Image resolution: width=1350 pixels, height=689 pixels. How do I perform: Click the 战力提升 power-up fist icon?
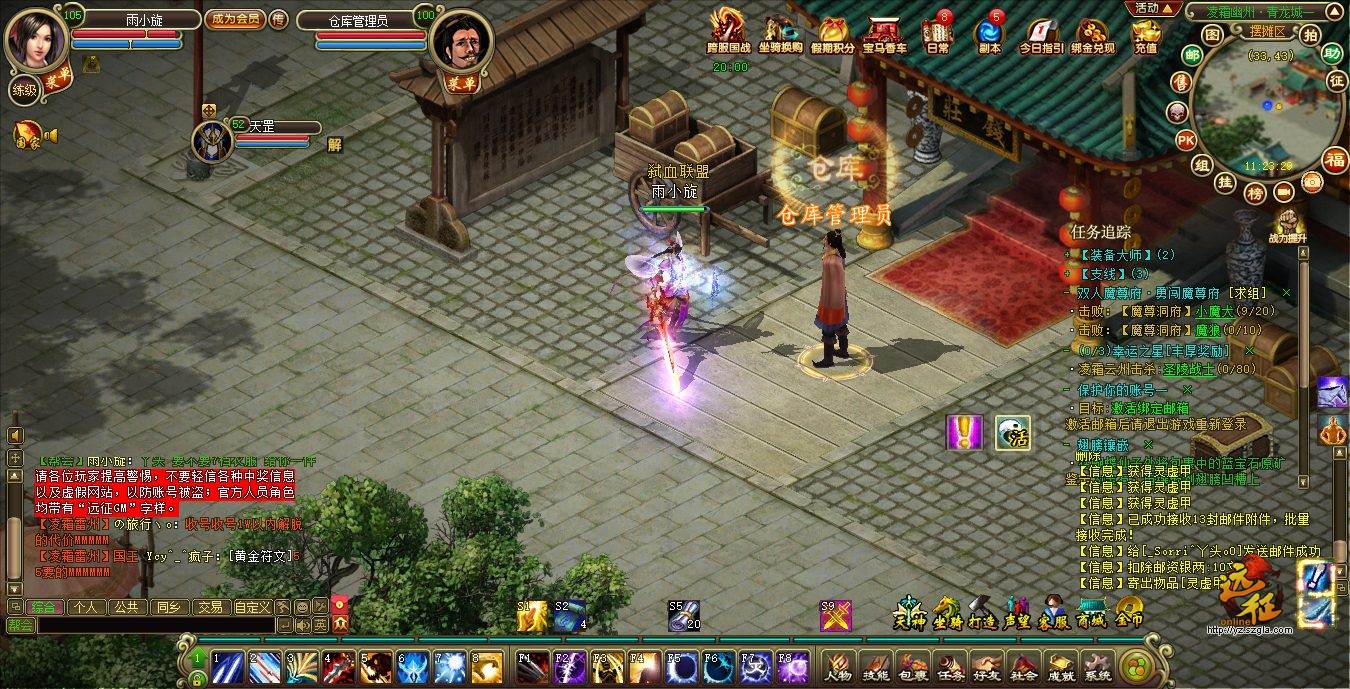click(x=1291, y=225)
